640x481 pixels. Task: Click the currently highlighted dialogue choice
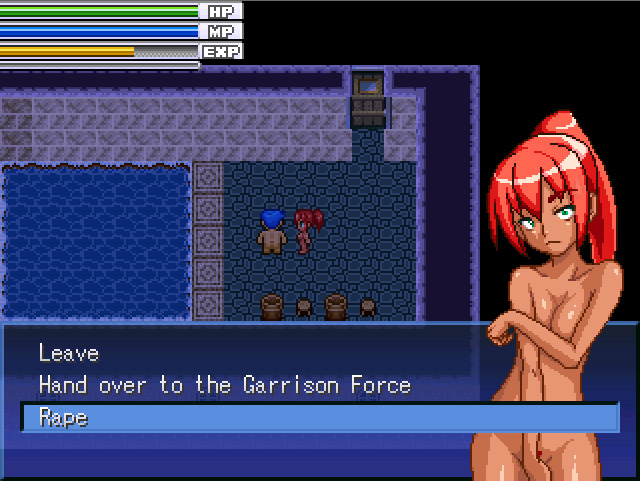click(x=64, y=418)
